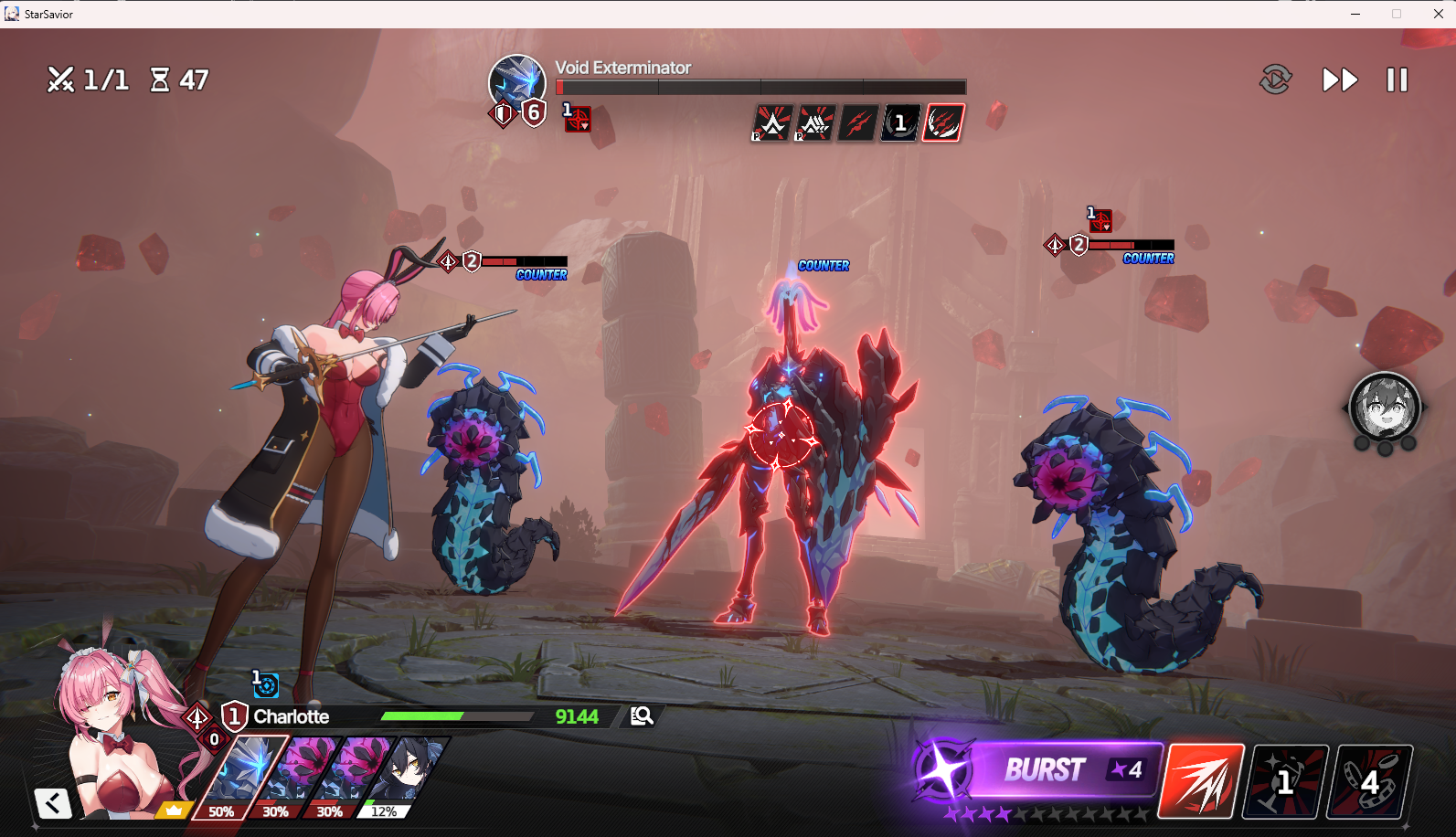Target the Void Exterminator's red crosshair marker
Image resolution: width=1456 pixels, height=837 pixels.
[781, 434]
